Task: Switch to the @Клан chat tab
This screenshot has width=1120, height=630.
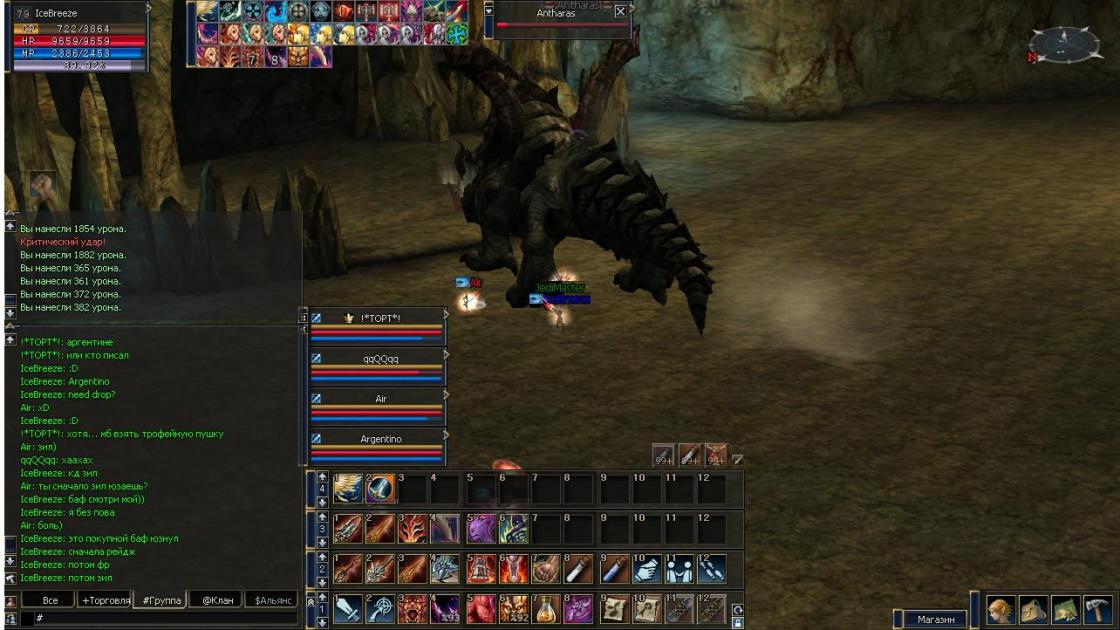Action: point(217,600)
